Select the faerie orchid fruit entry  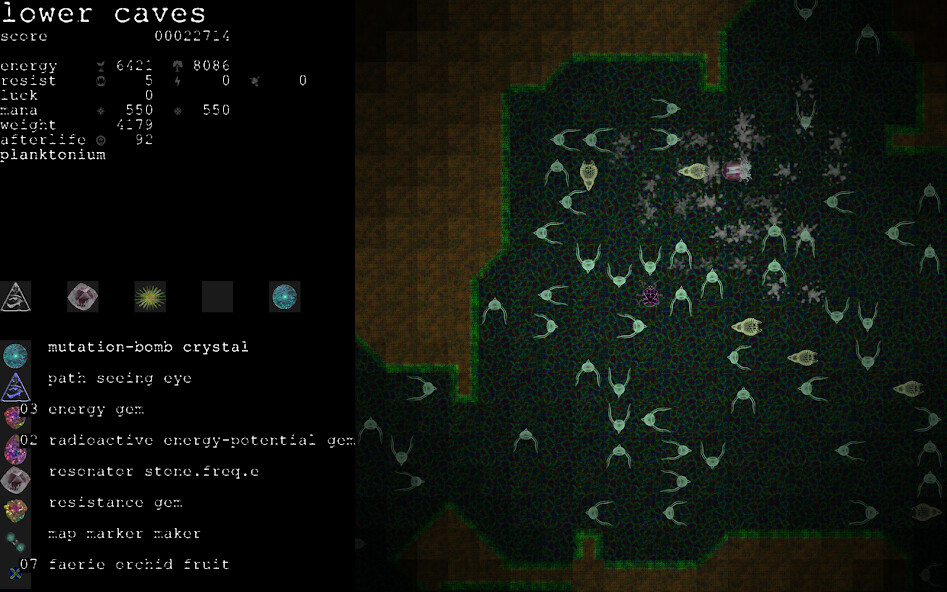[138, 564]
